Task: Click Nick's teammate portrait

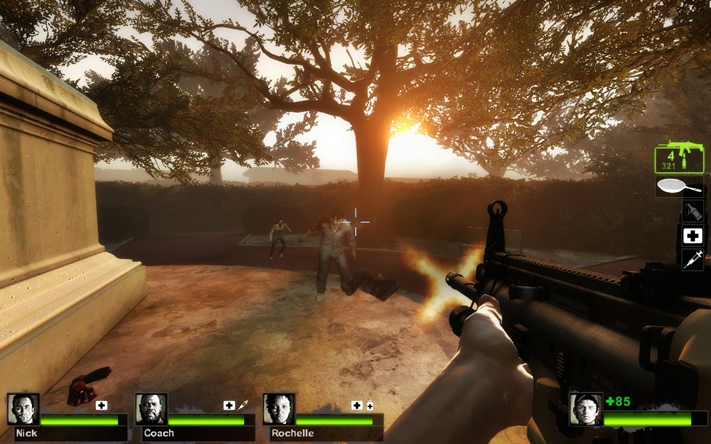Action: (x=22, y=408)
